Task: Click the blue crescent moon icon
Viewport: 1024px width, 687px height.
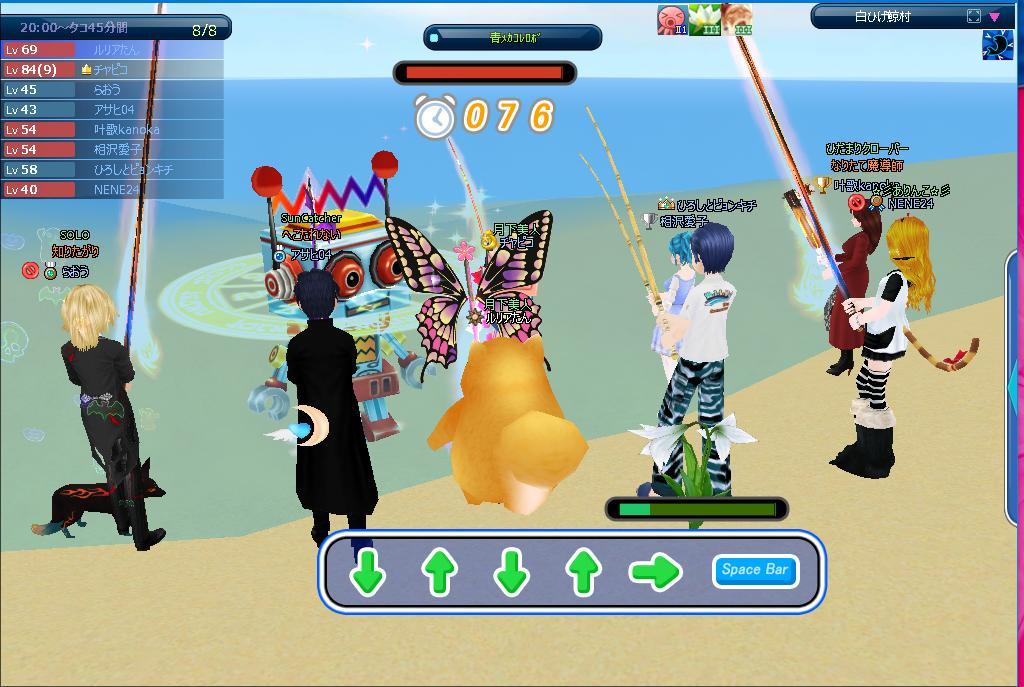Action: pyautogui.click(x=998, y=46)
